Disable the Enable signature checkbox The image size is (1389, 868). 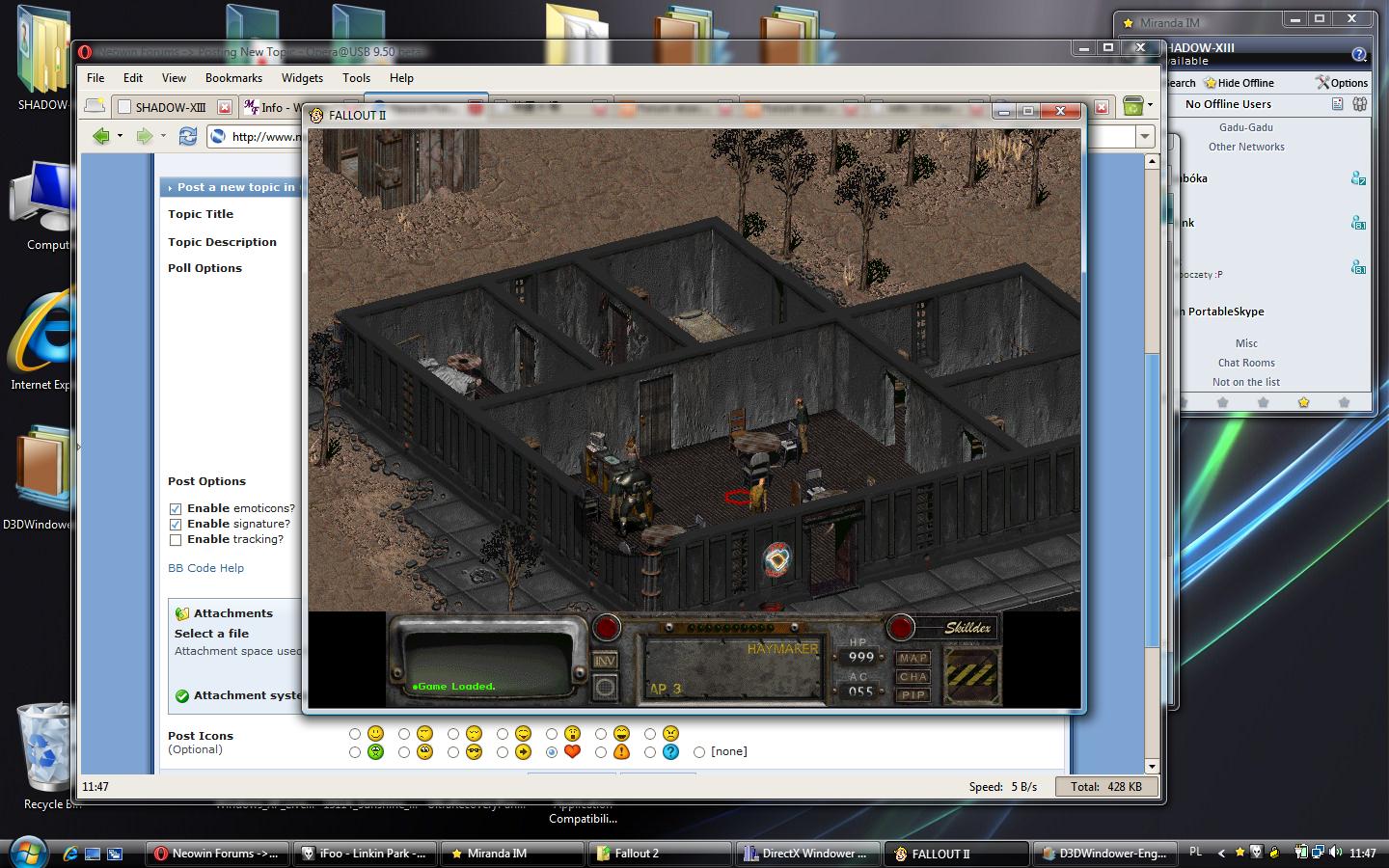coord(176,524)
